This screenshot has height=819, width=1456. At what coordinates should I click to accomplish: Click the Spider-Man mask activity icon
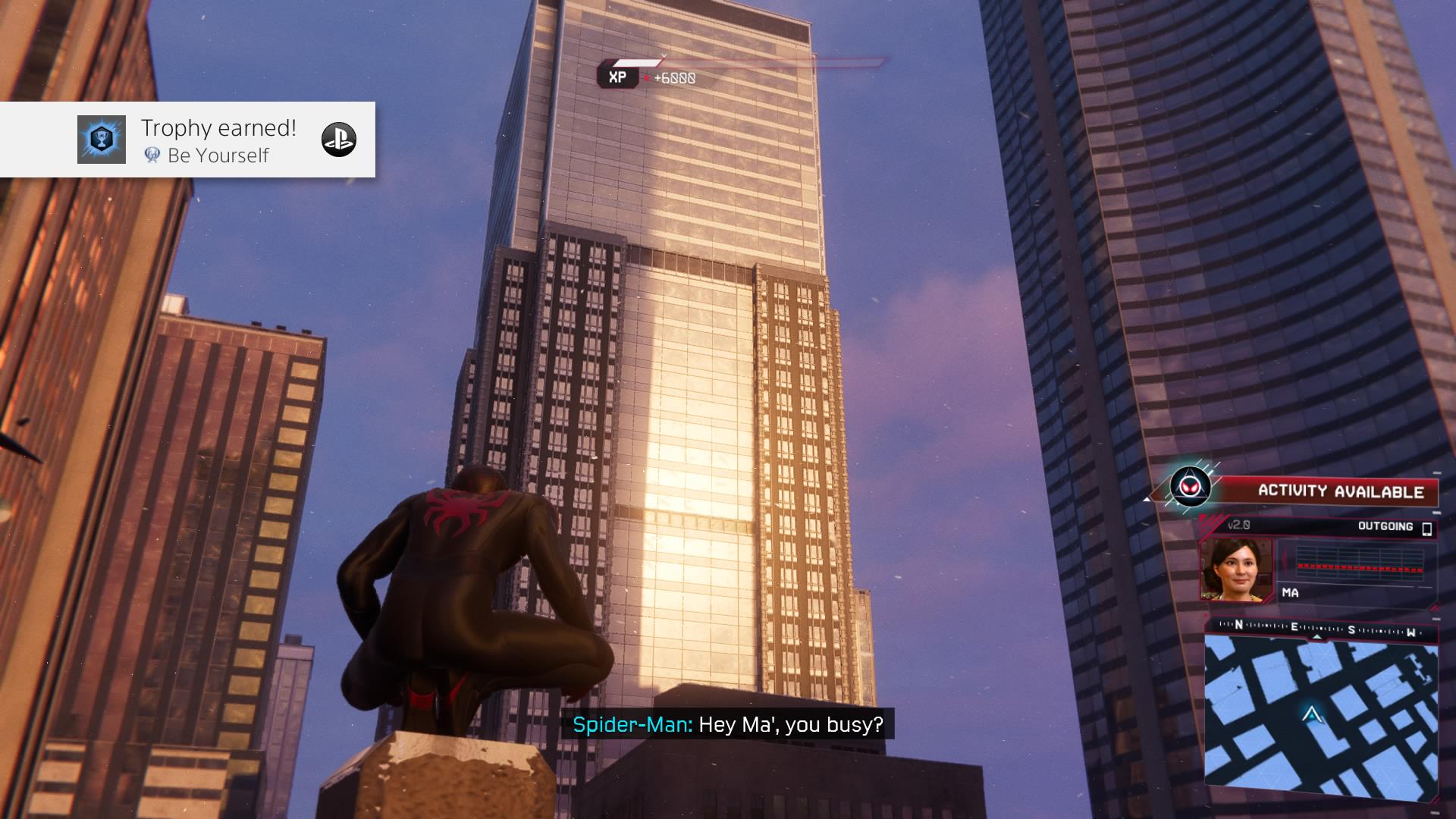coord(1189,486)
